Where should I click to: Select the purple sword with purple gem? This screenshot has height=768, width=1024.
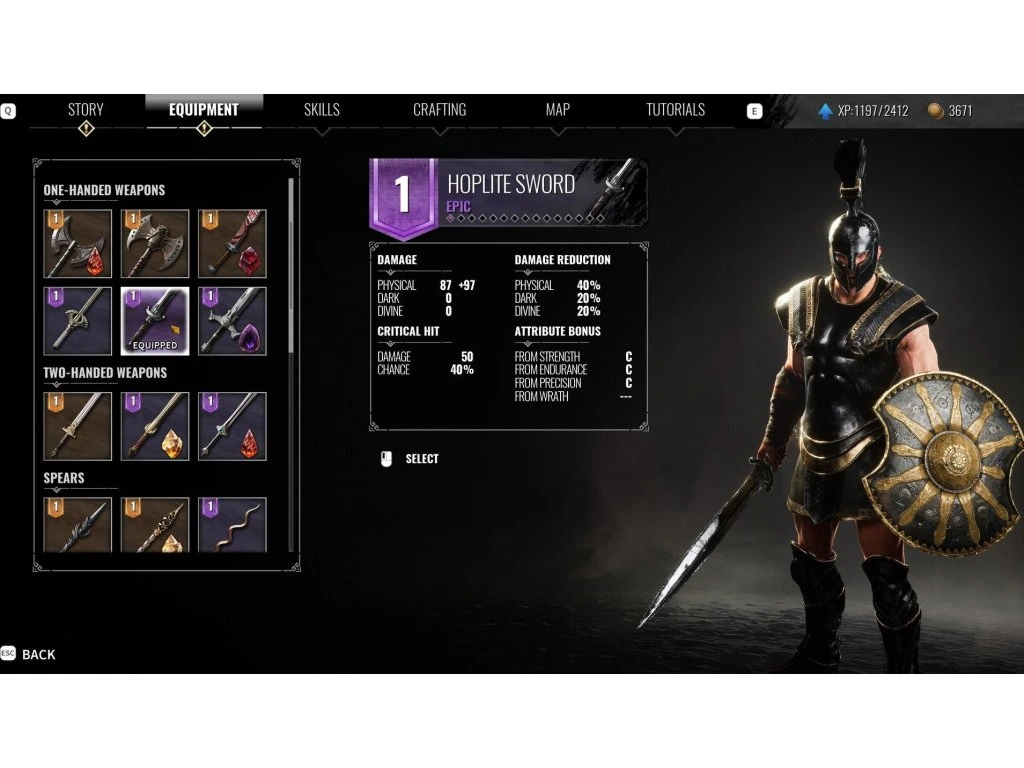(232, 321)
